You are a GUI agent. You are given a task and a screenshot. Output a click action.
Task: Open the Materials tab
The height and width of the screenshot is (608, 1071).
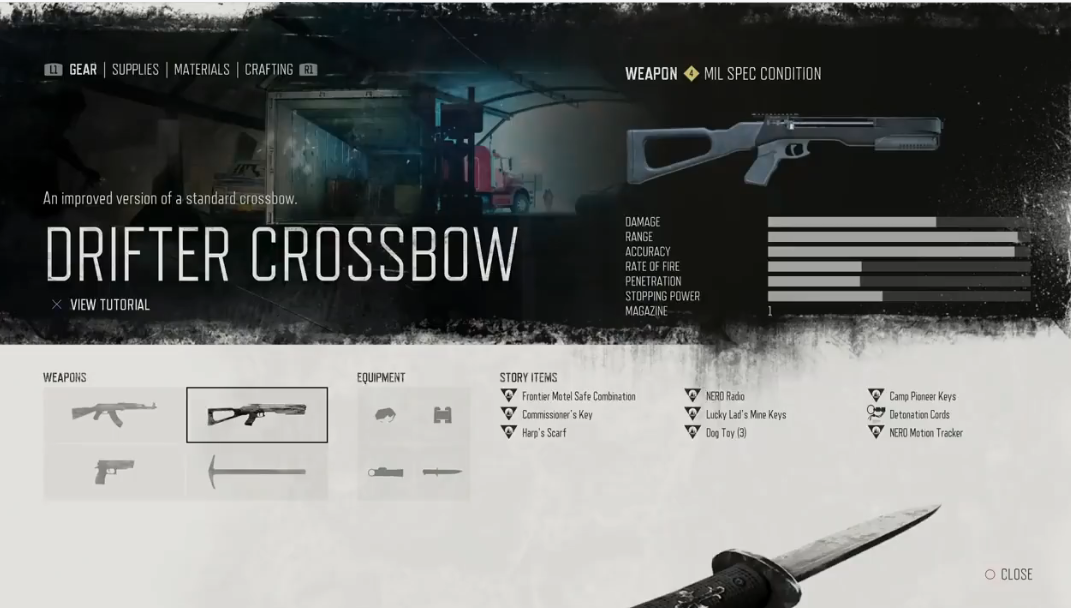point(201,70)
